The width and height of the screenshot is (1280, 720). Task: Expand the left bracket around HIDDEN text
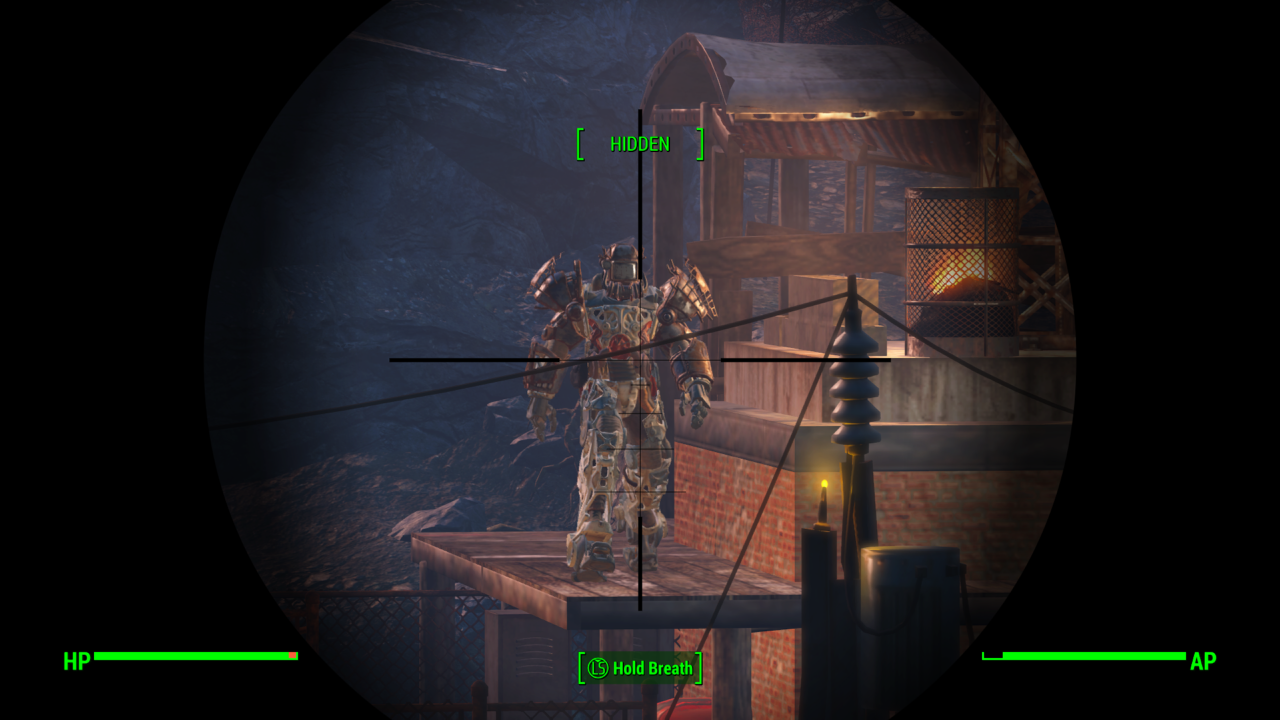pos(578,143)
